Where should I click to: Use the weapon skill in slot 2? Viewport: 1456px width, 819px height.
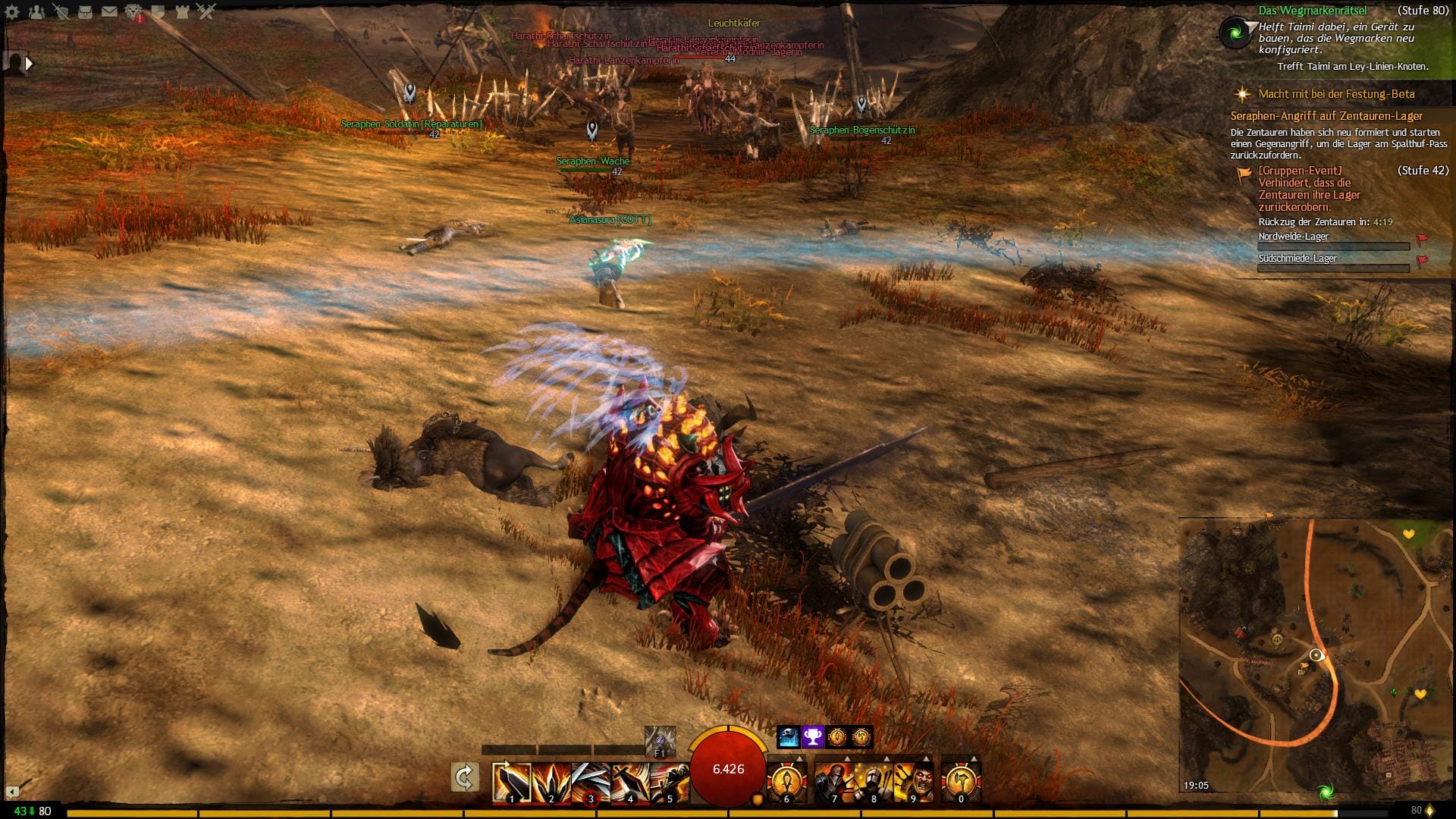(x=551, y=782)
